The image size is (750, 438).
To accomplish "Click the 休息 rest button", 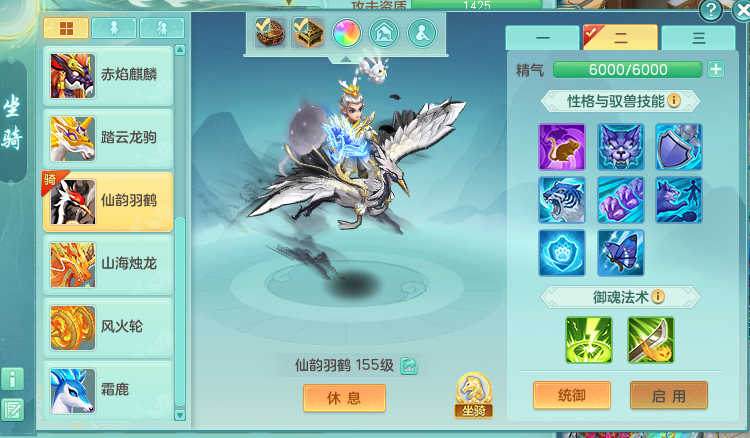I will point(344,397).
